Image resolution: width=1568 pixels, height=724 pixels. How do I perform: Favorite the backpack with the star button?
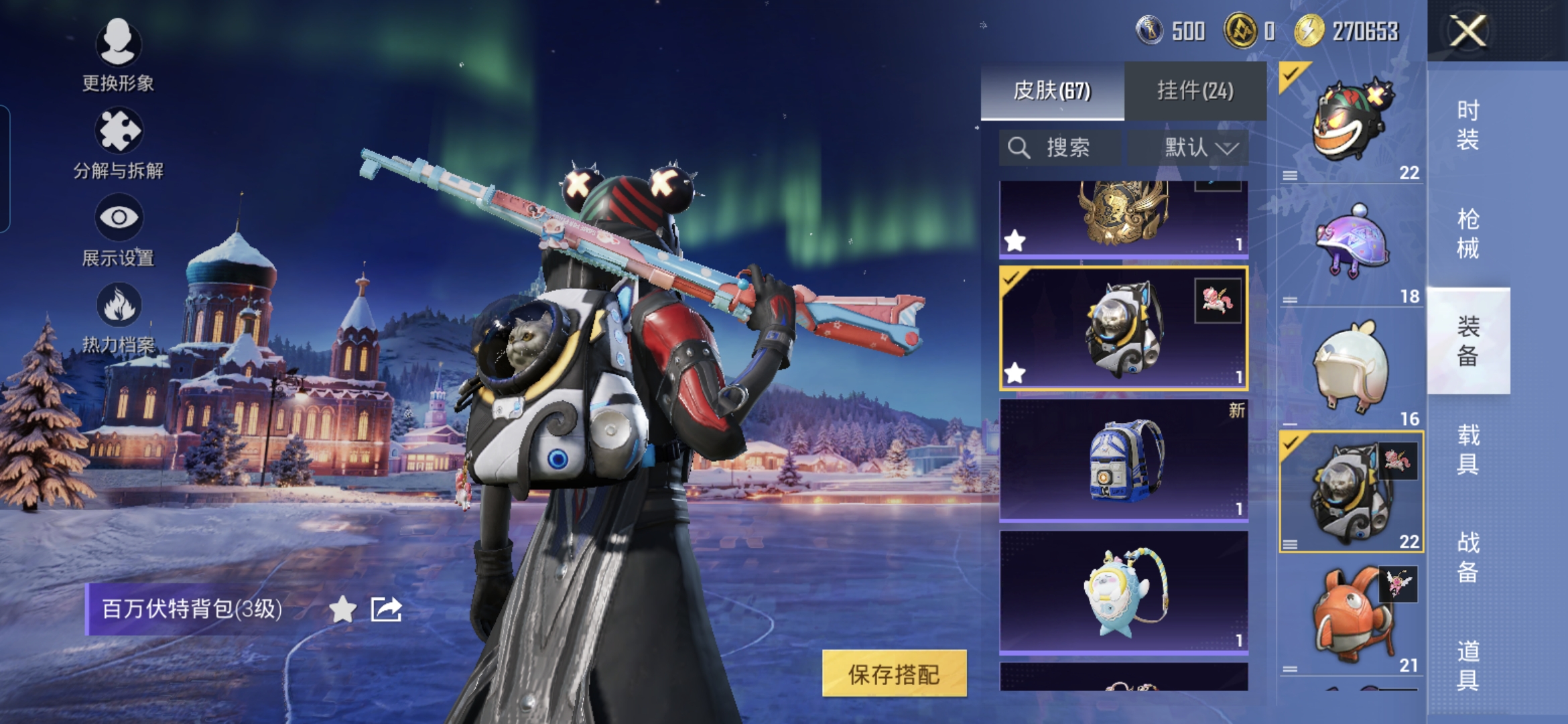coord(342,609)
